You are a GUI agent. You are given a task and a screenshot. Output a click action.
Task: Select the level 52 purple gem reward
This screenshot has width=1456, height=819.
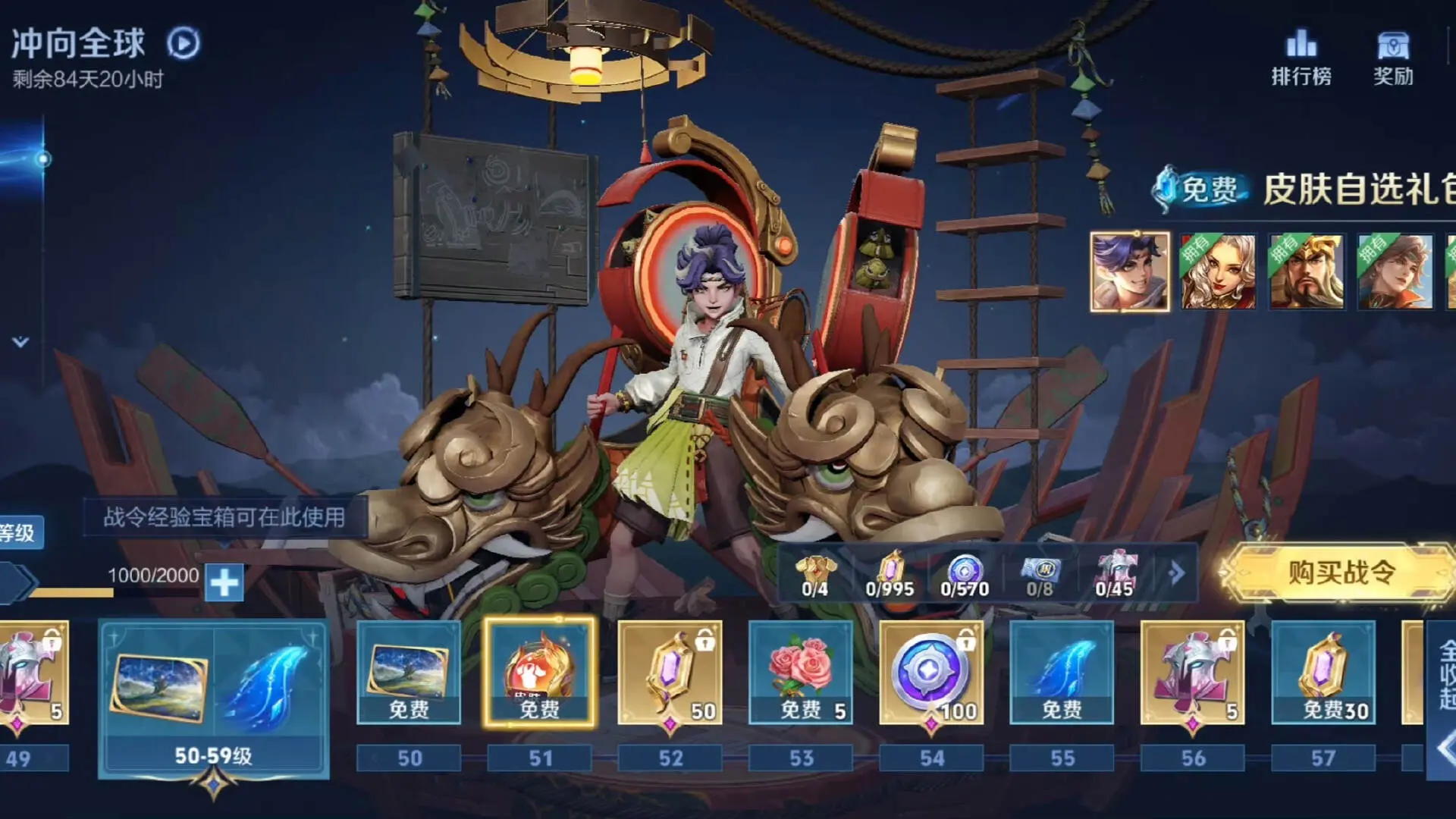point(670,672)
